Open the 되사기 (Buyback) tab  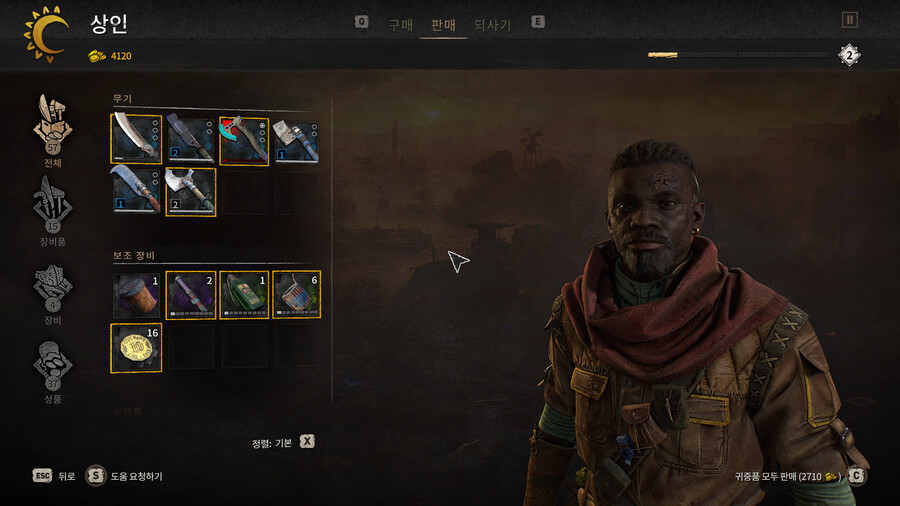492,25
